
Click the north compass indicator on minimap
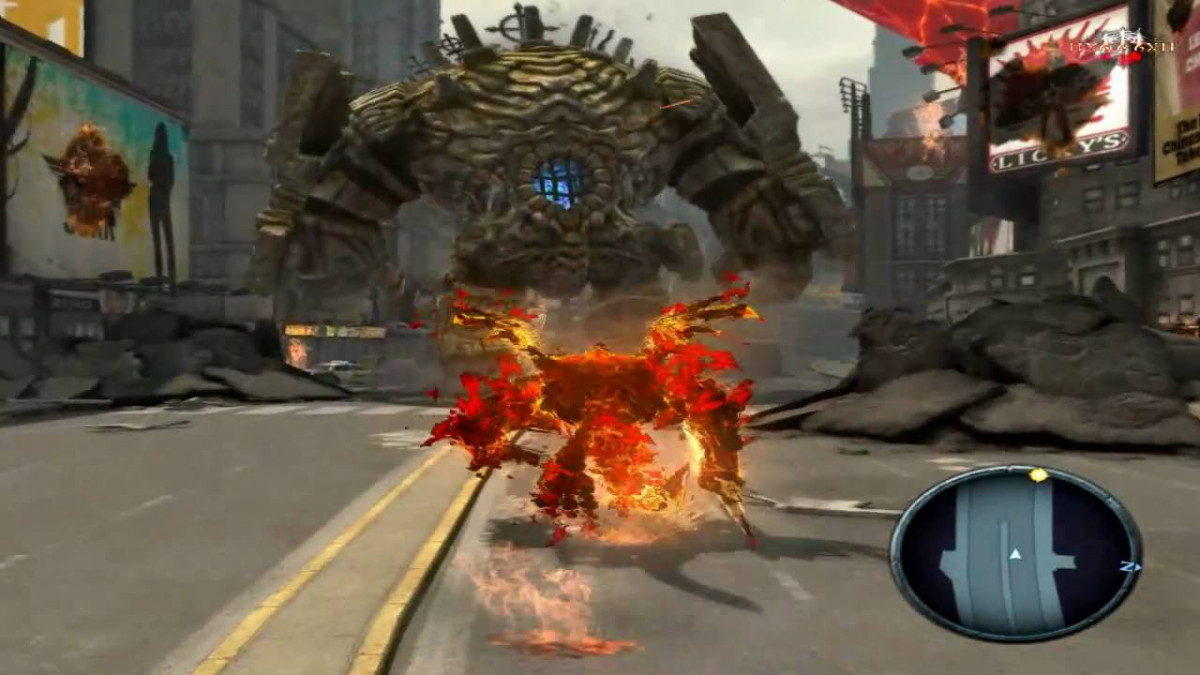coord(1129,566)
